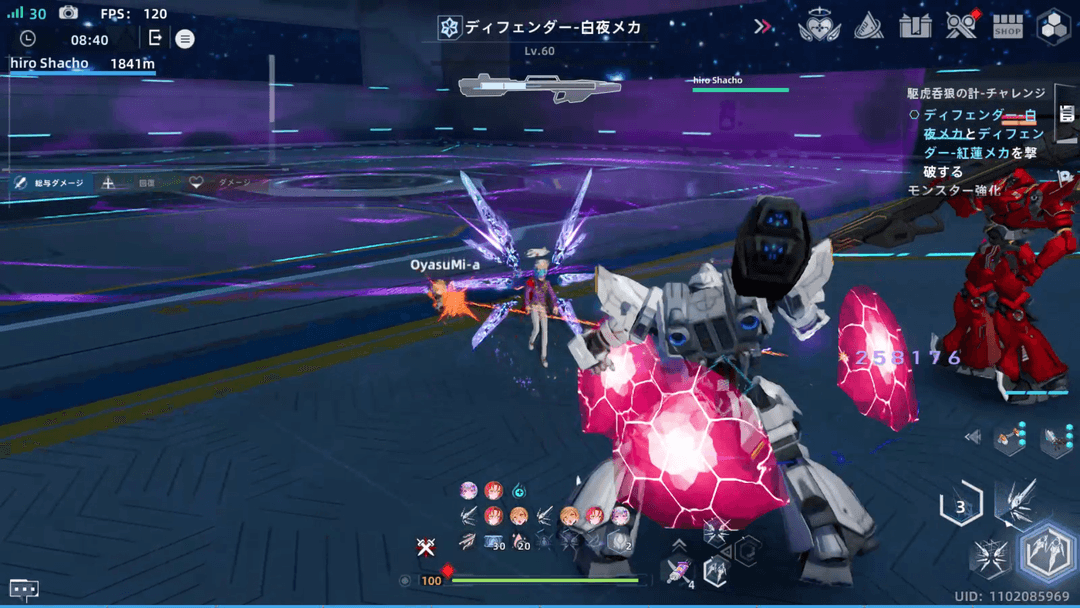Image resolution: width=1080 pixels, height=608 pixels.
Task: Collapse the top menu with the double arrows
Action: click(x=763, y=27)
